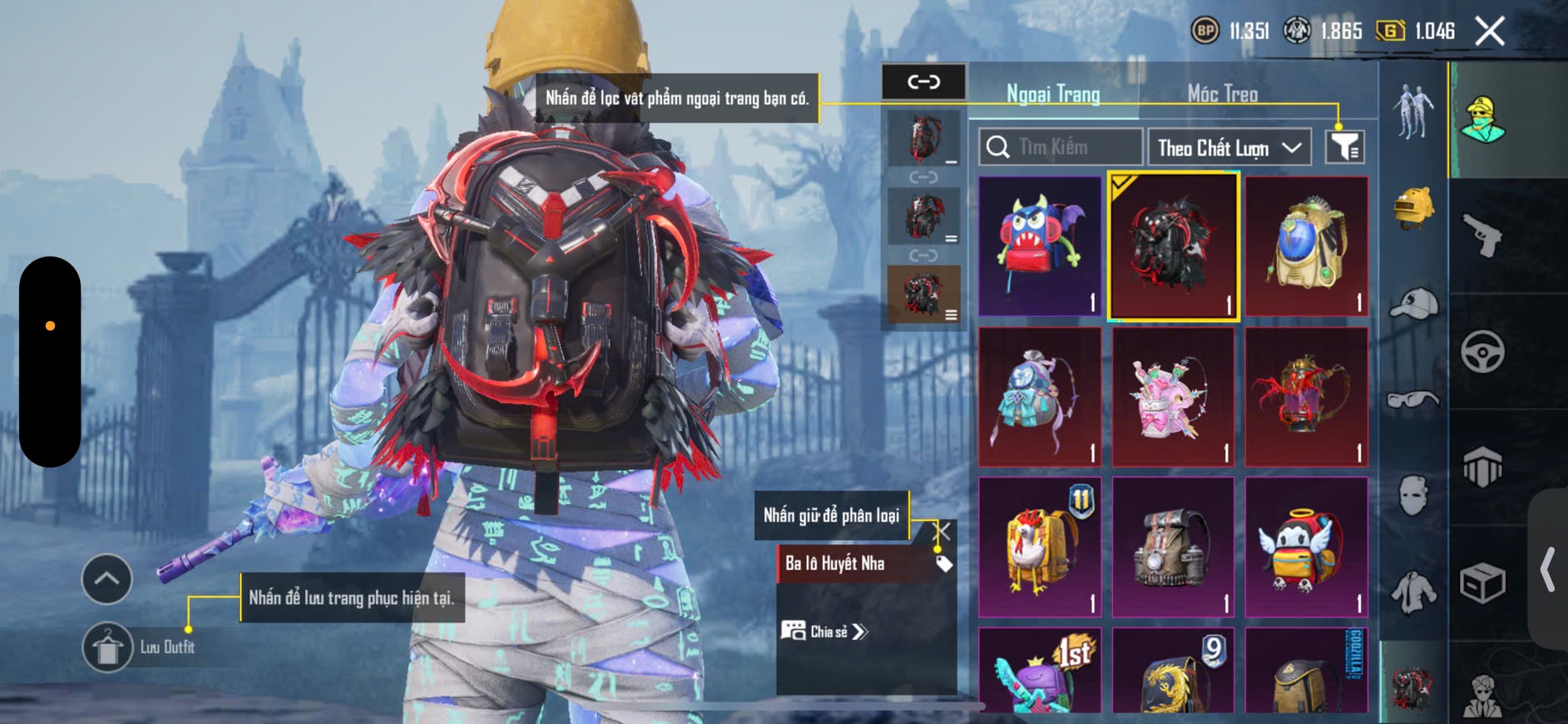1568x724 pixels.
Task: Choose the winged penguin backpack skin
Action: click(x=1306, y=547)
